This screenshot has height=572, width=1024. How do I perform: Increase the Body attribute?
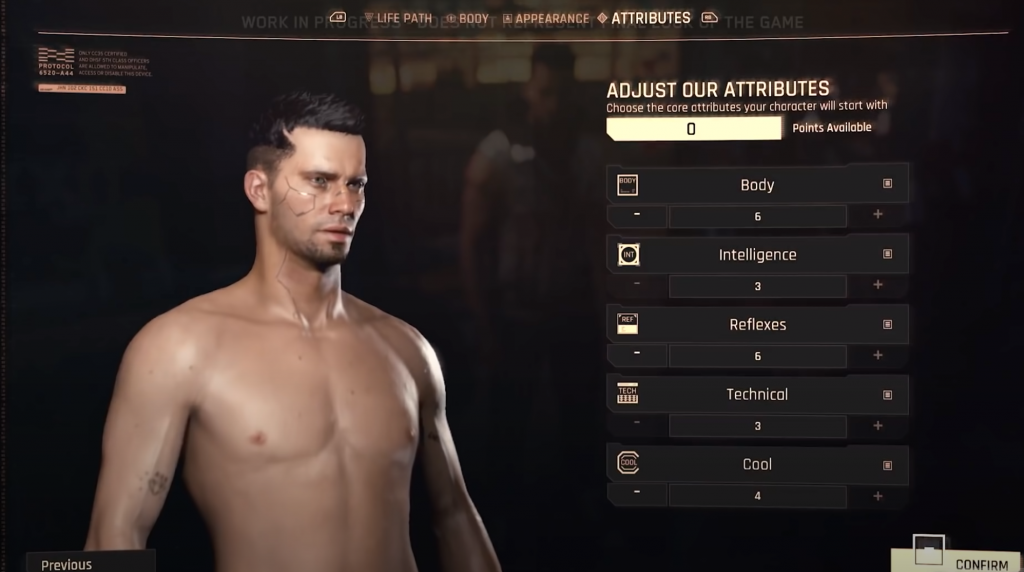tap(878, 215)
